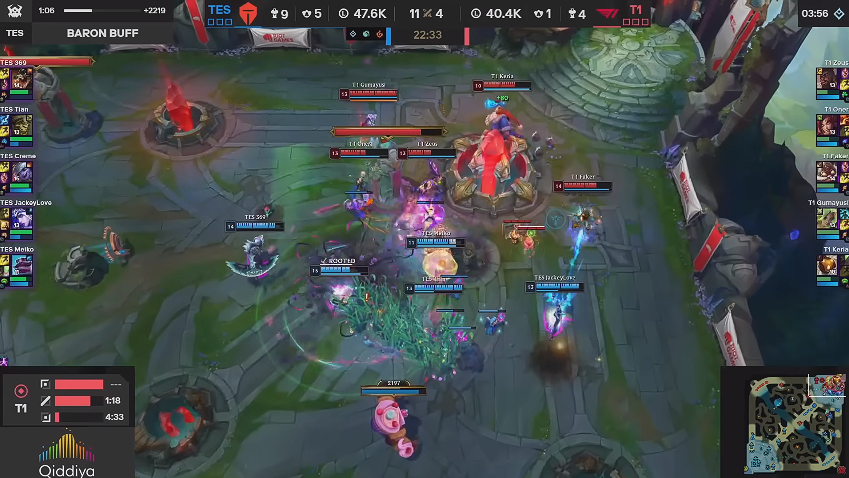
Task: Open the Baron Buff power play banner
Action: [x=102, y=33]
